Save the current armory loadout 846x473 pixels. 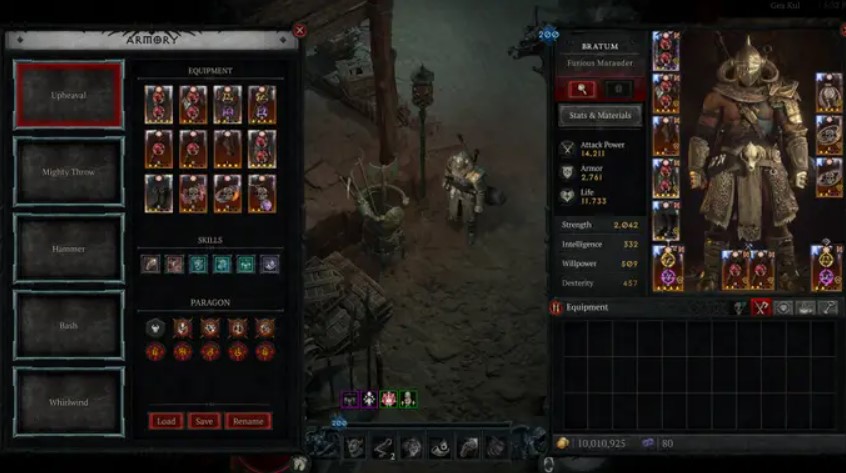204,421
